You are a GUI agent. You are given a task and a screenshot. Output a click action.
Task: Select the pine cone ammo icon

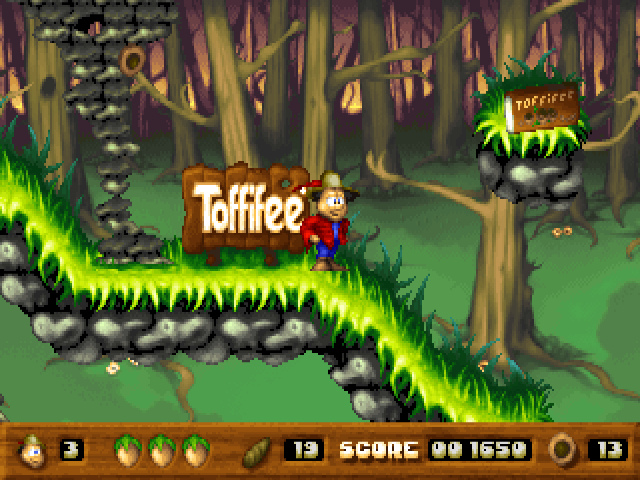pos(257,449)
